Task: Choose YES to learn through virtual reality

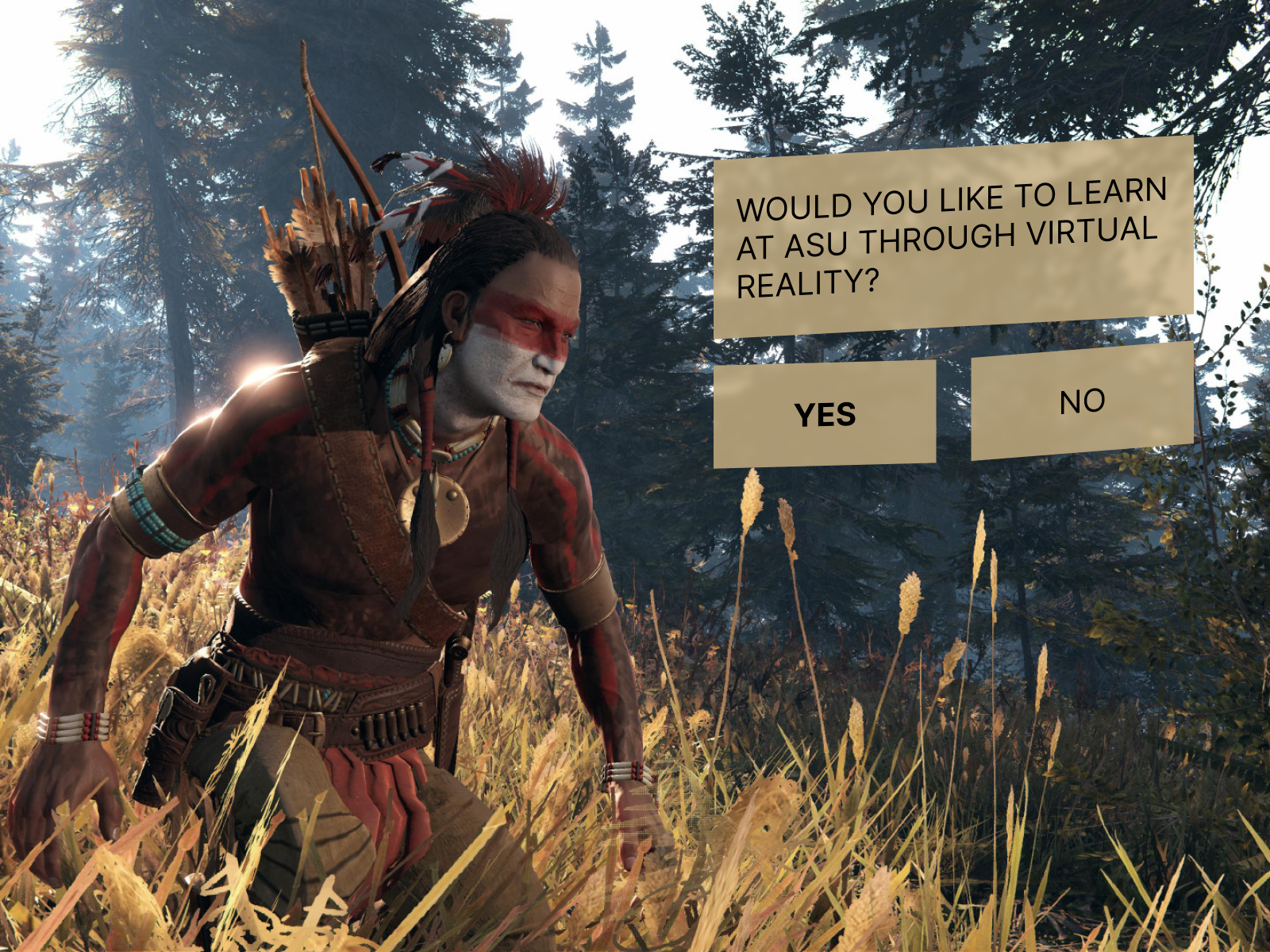Action: pyautogui.click(x=825, y=414)
